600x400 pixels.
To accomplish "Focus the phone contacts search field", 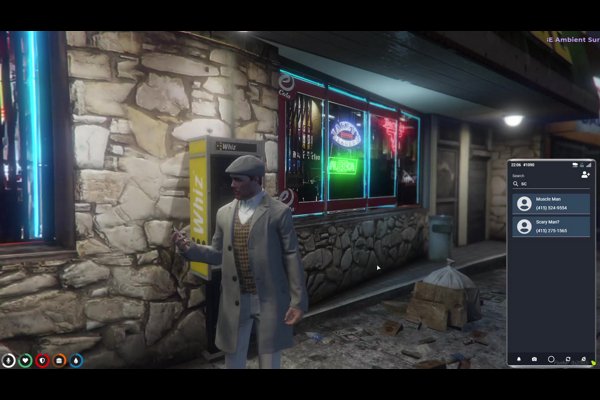I will click(548, 184).
